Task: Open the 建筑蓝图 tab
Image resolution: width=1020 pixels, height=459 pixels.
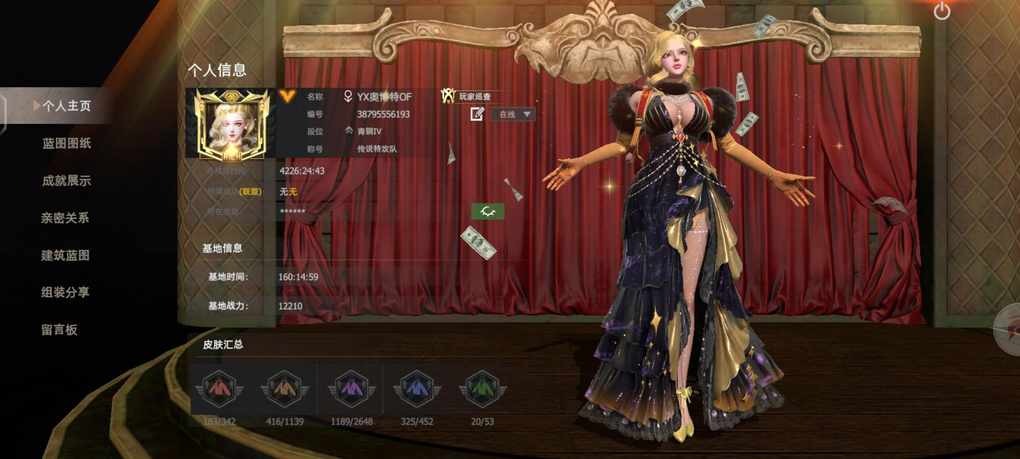Action: click(x=66, y=255)
